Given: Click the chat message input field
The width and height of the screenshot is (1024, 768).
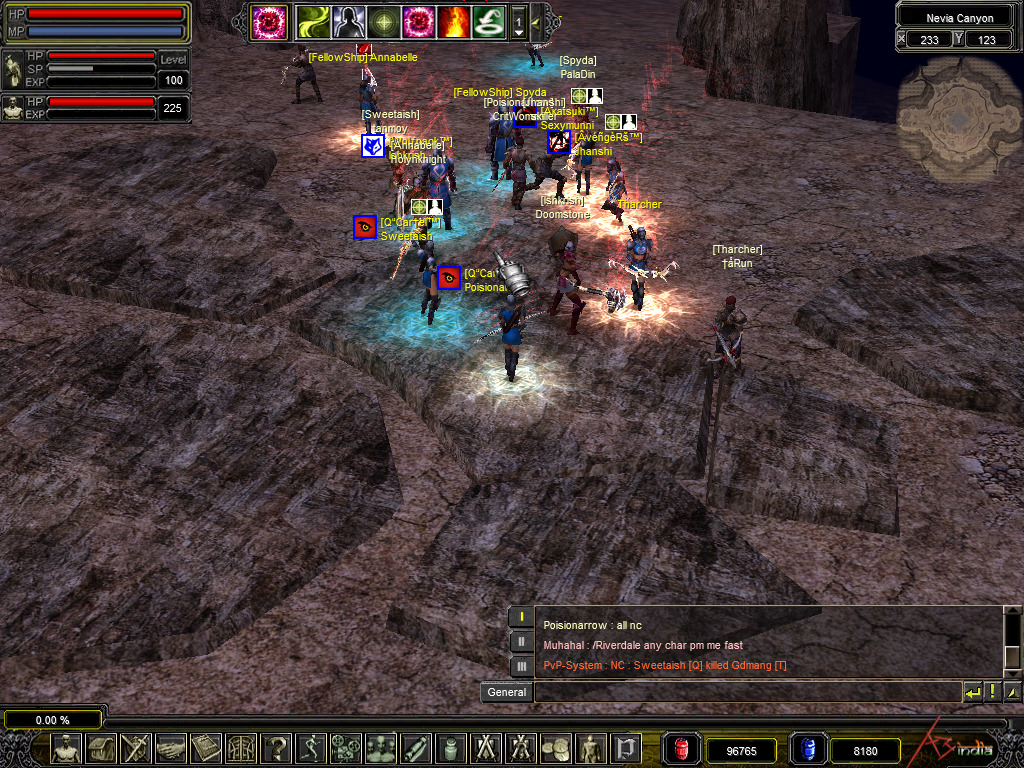Looking at the screenshot, I should [746, 692].
